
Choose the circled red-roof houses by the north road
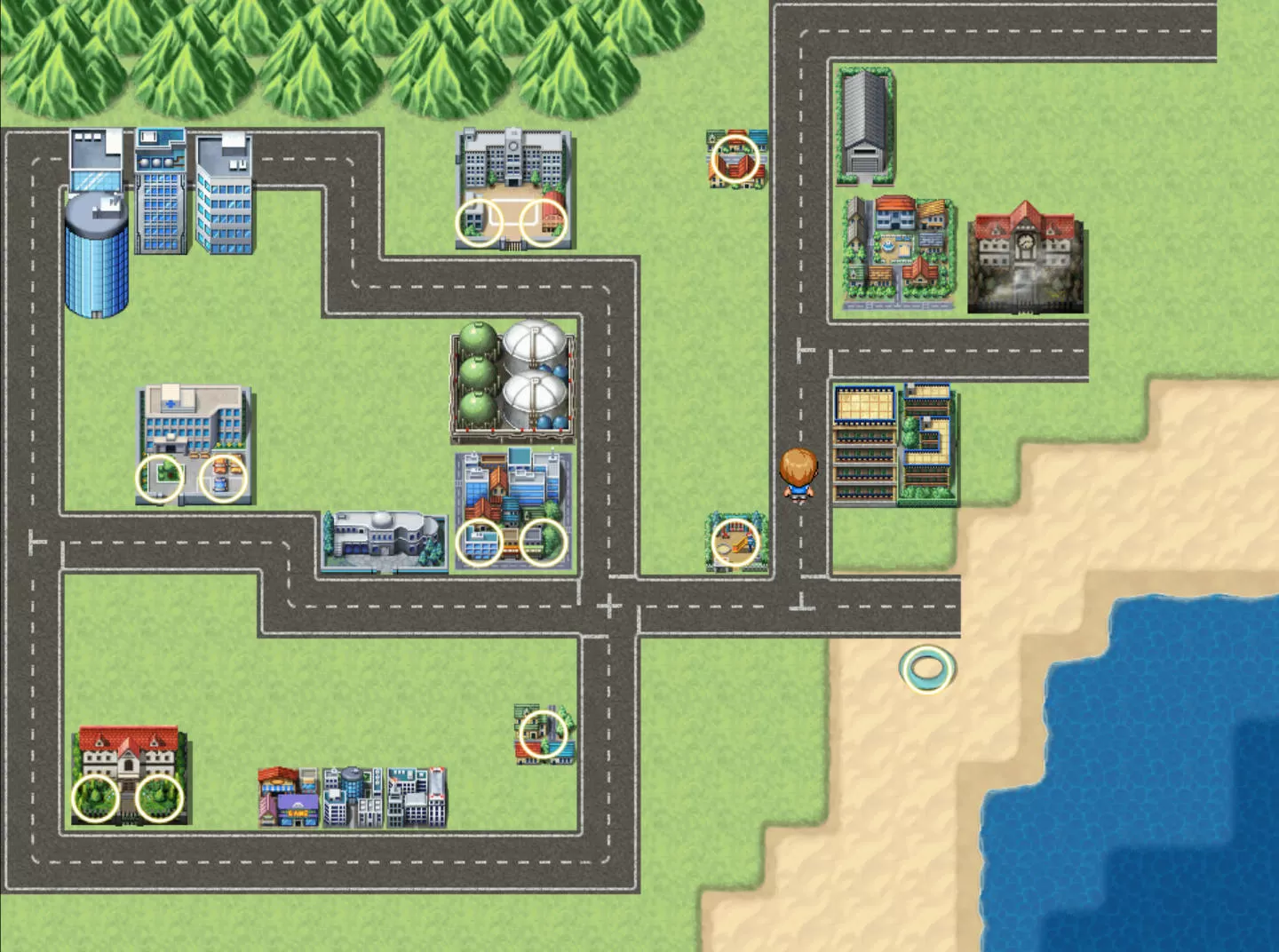pyautogui.click(x=736, y=160)
